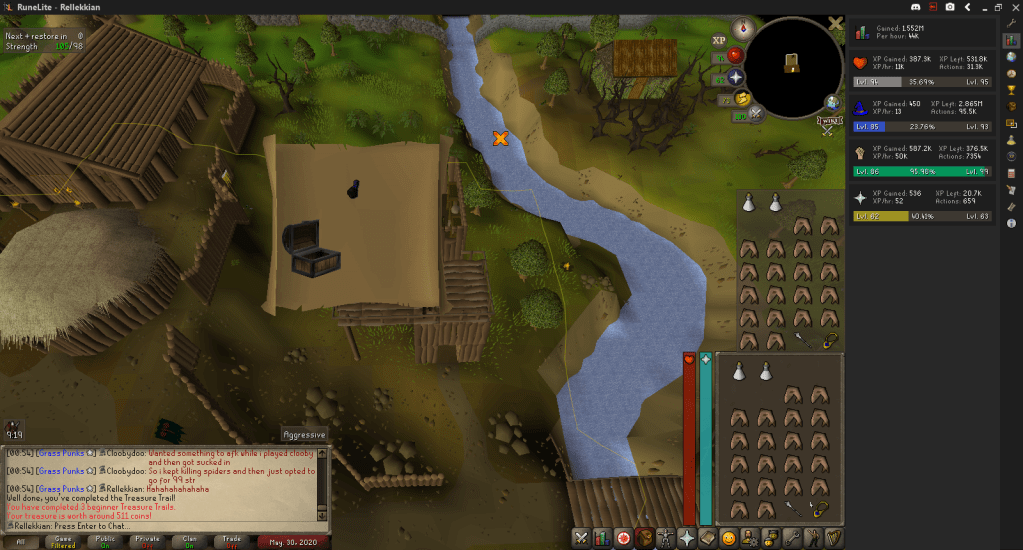Open RuneLite's wrench Configuration panel
1023x550 pixels.
pos(1011,22)
